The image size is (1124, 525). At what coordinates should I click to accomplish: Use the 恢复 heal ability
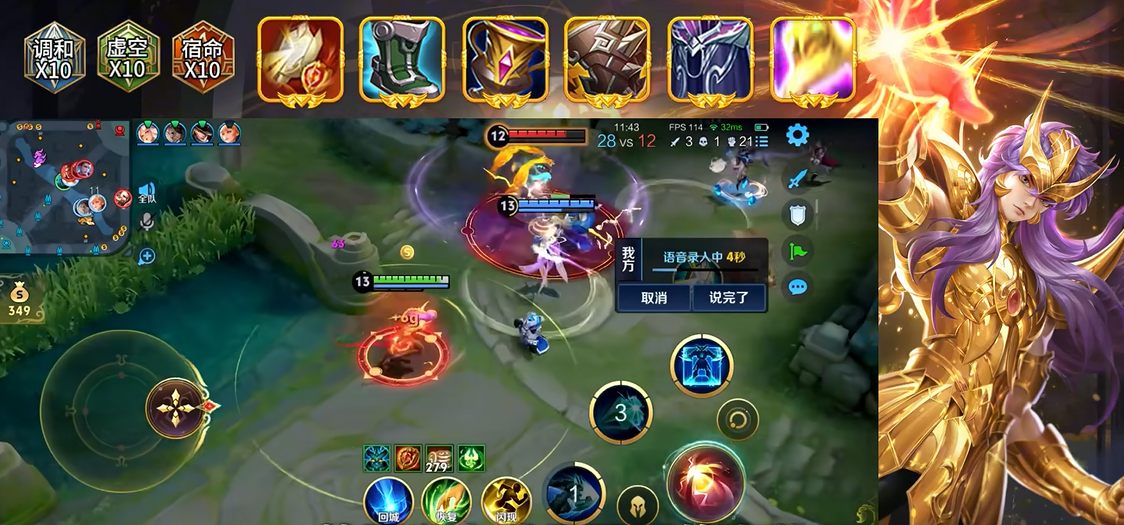pyautogui.click(x=446, y=500)
